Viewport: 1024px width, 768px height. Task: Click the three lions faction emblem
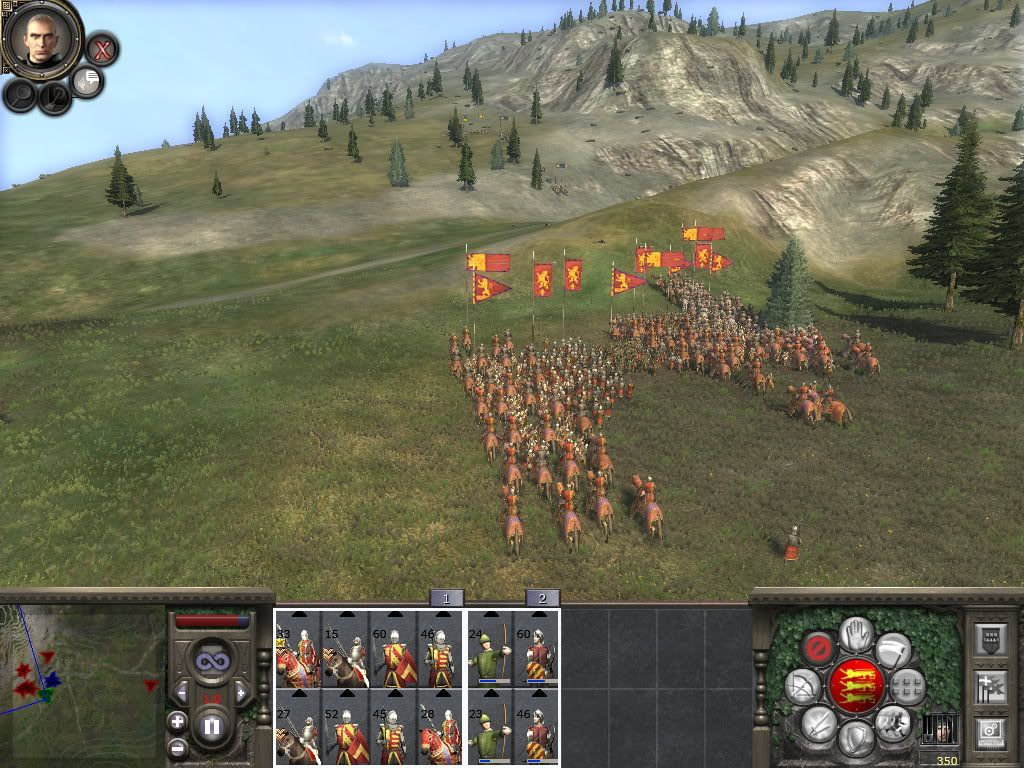click(856, 686)
